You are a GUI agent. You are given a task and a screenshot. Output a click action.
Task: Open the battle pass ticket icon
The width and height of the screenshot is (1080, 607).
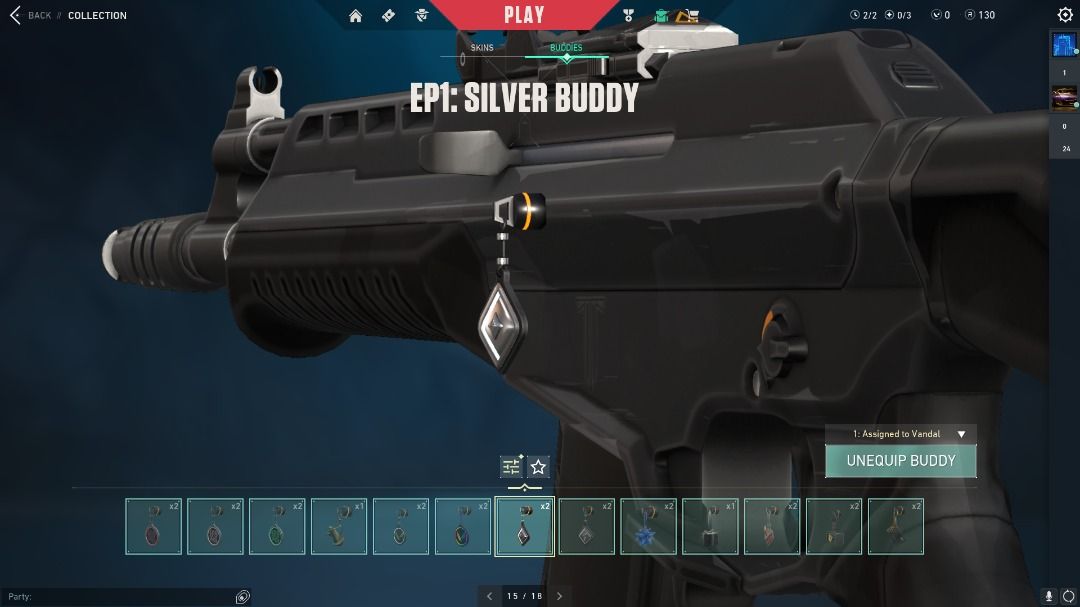point(389,15)
